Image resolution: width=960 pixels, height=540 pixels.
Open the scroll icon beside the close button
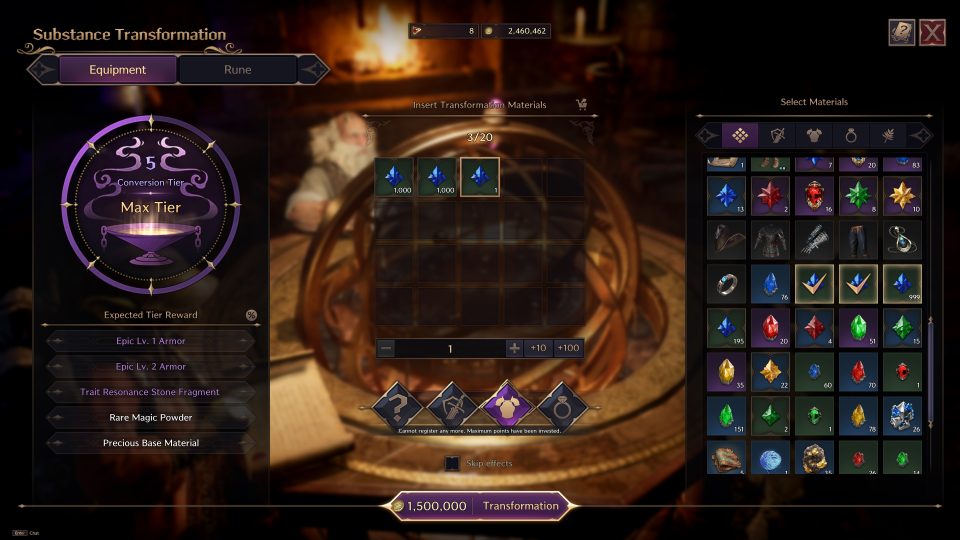pyautogui.click(x=902, y=33)
